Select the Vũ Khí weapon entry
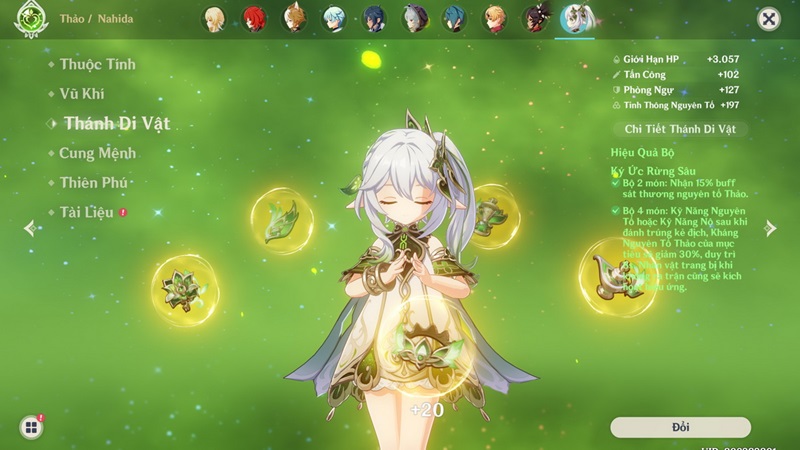 coord(82,94)
